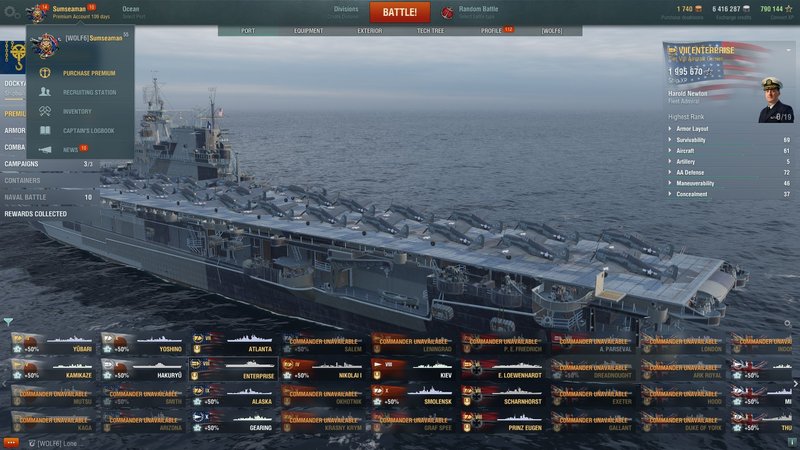The image size is (800, 450).
Task: Choose Purchase Premium from the account menu
Action: (x=88, y=73)
